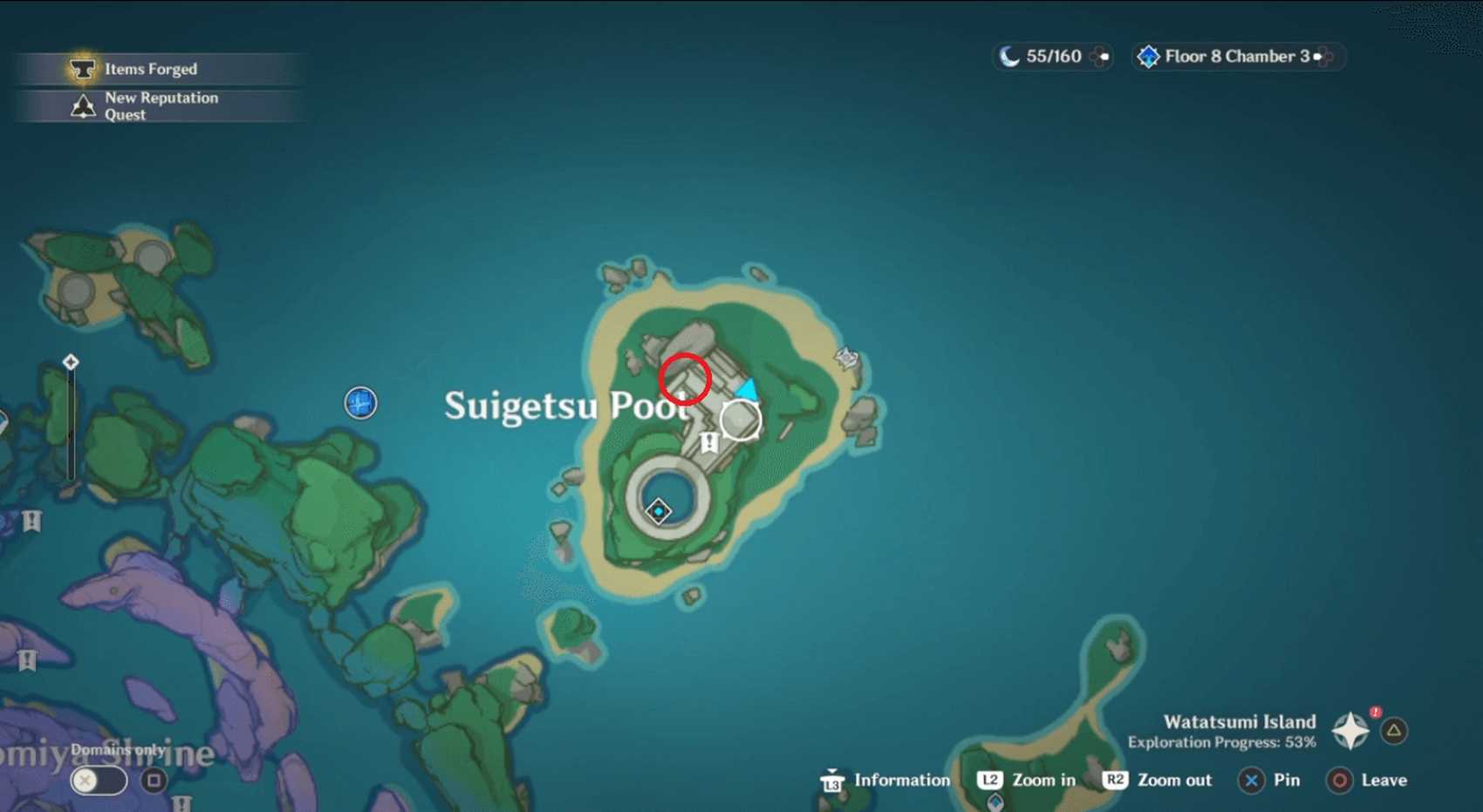Open the Watatsumi Island region selector star
Image resolution: width=1483 pixels, height=812 pixels.
[x=1350, y=730]
